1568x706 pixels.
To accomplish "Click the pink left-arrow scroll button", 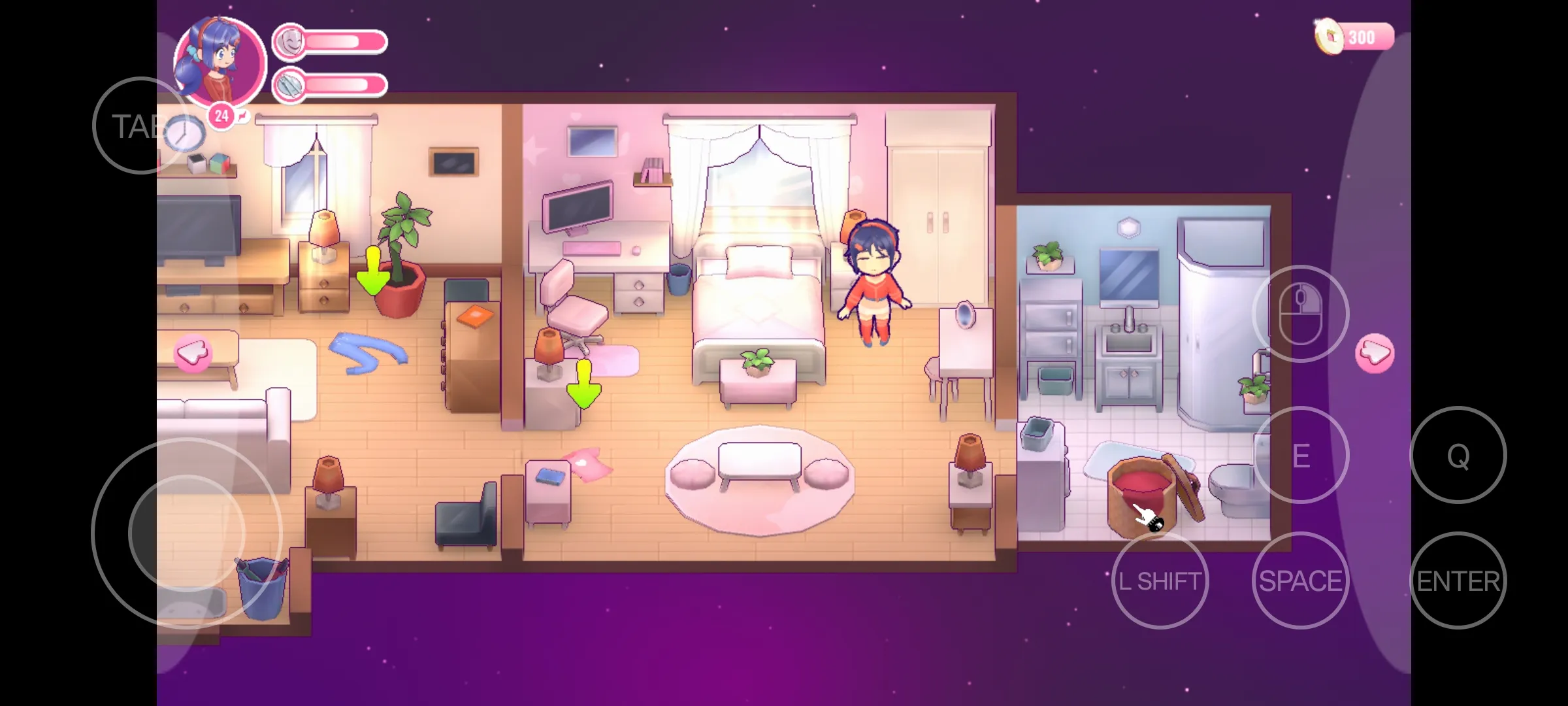I will point(193,354).
